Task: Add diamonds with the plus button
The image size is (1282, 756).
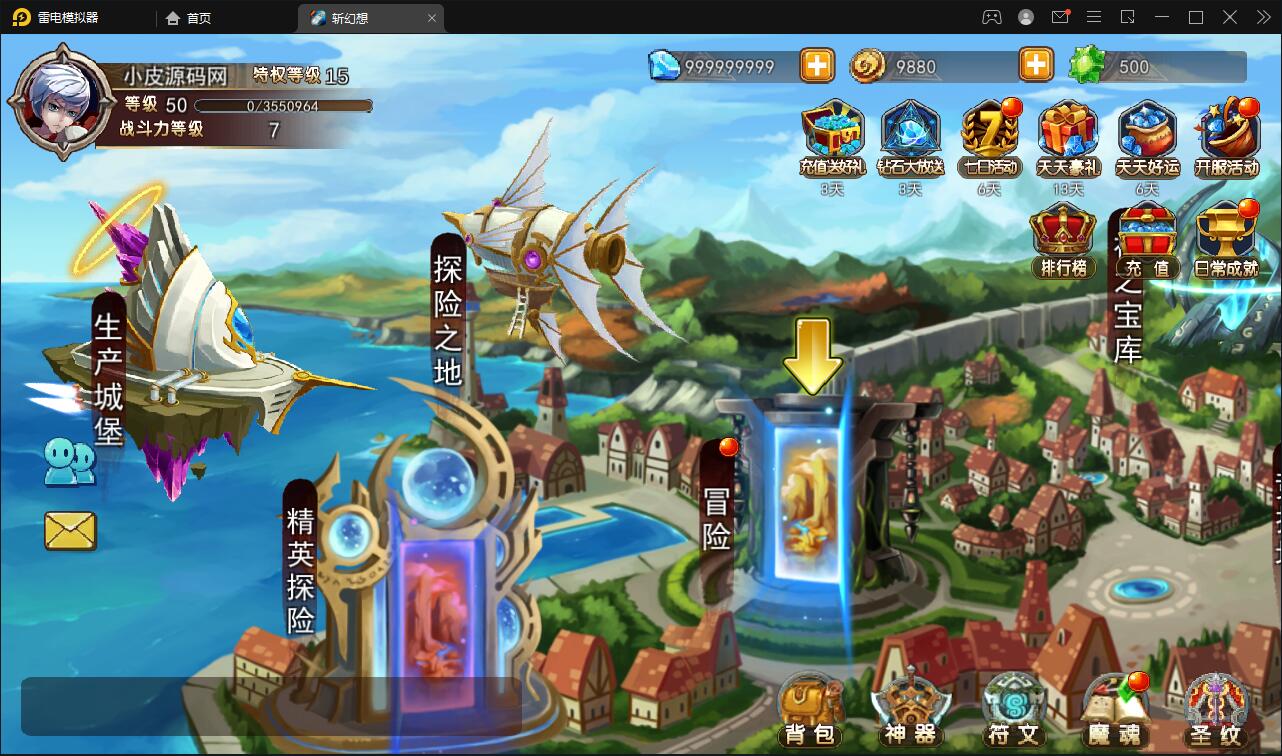Action: point(817,66)
